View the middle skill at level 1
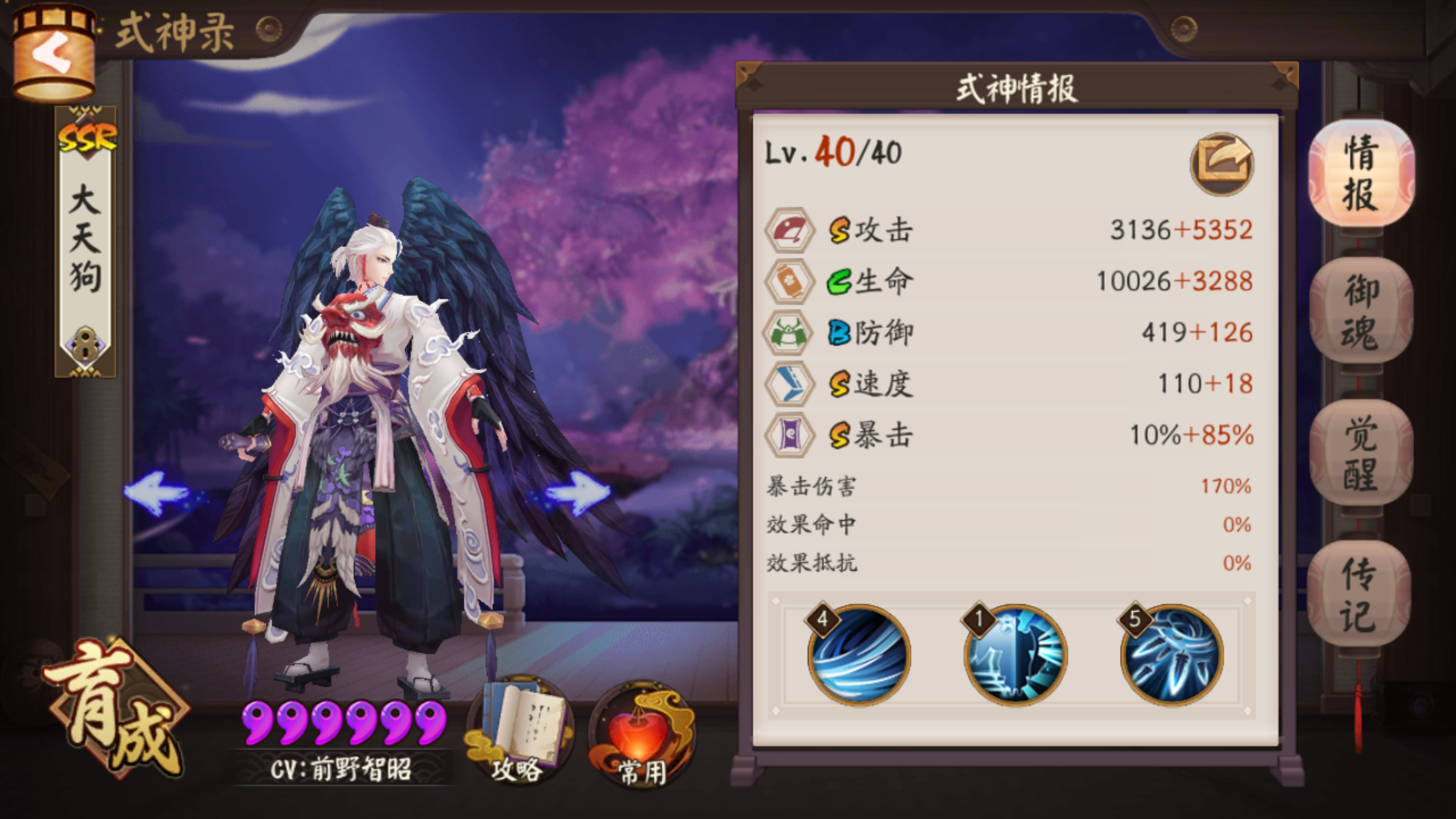This screenshot has height=819, width=1456. (1015, 657)
